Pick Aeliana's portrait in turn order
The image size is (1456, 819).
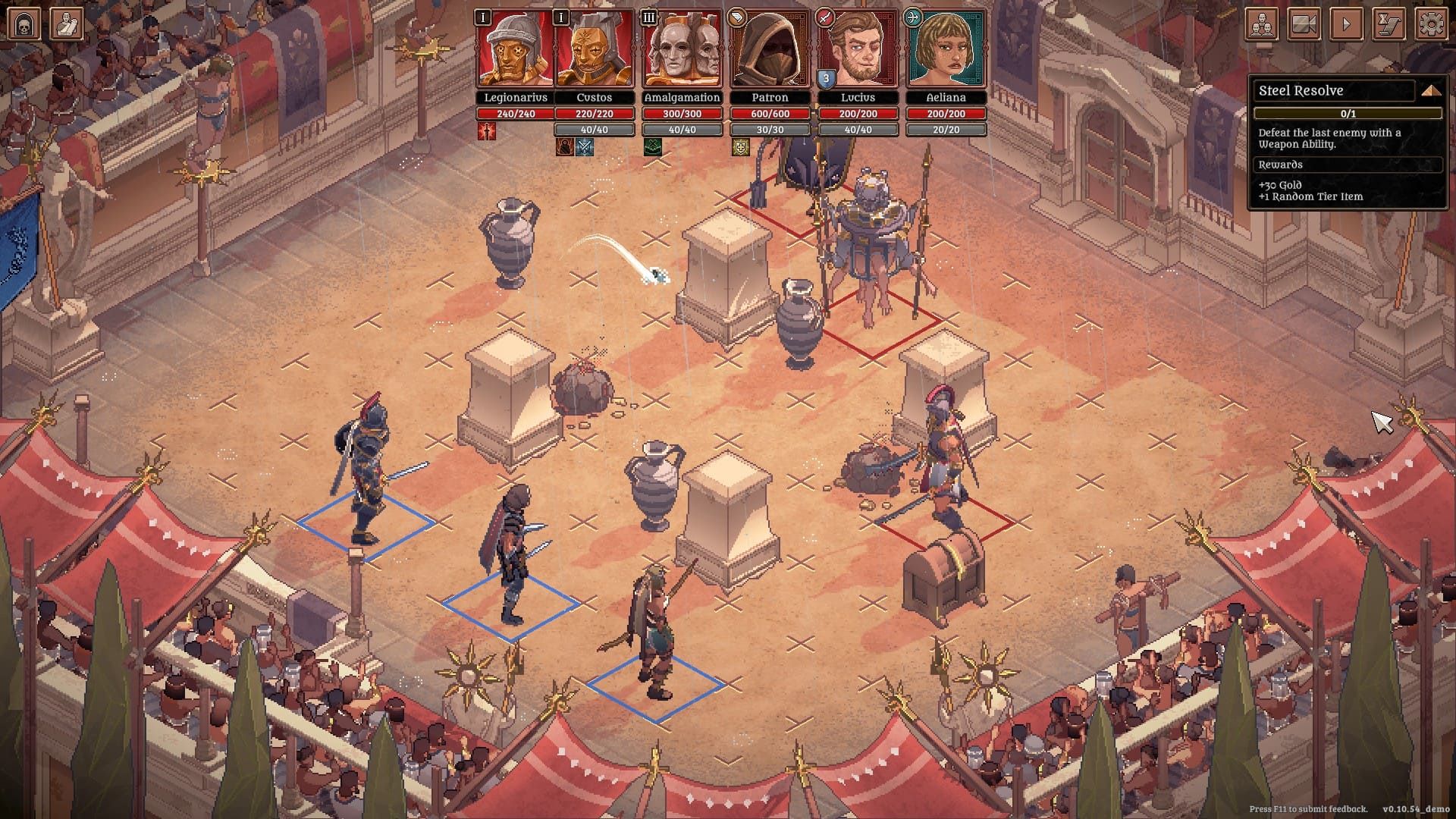click(x=946, y=50)
